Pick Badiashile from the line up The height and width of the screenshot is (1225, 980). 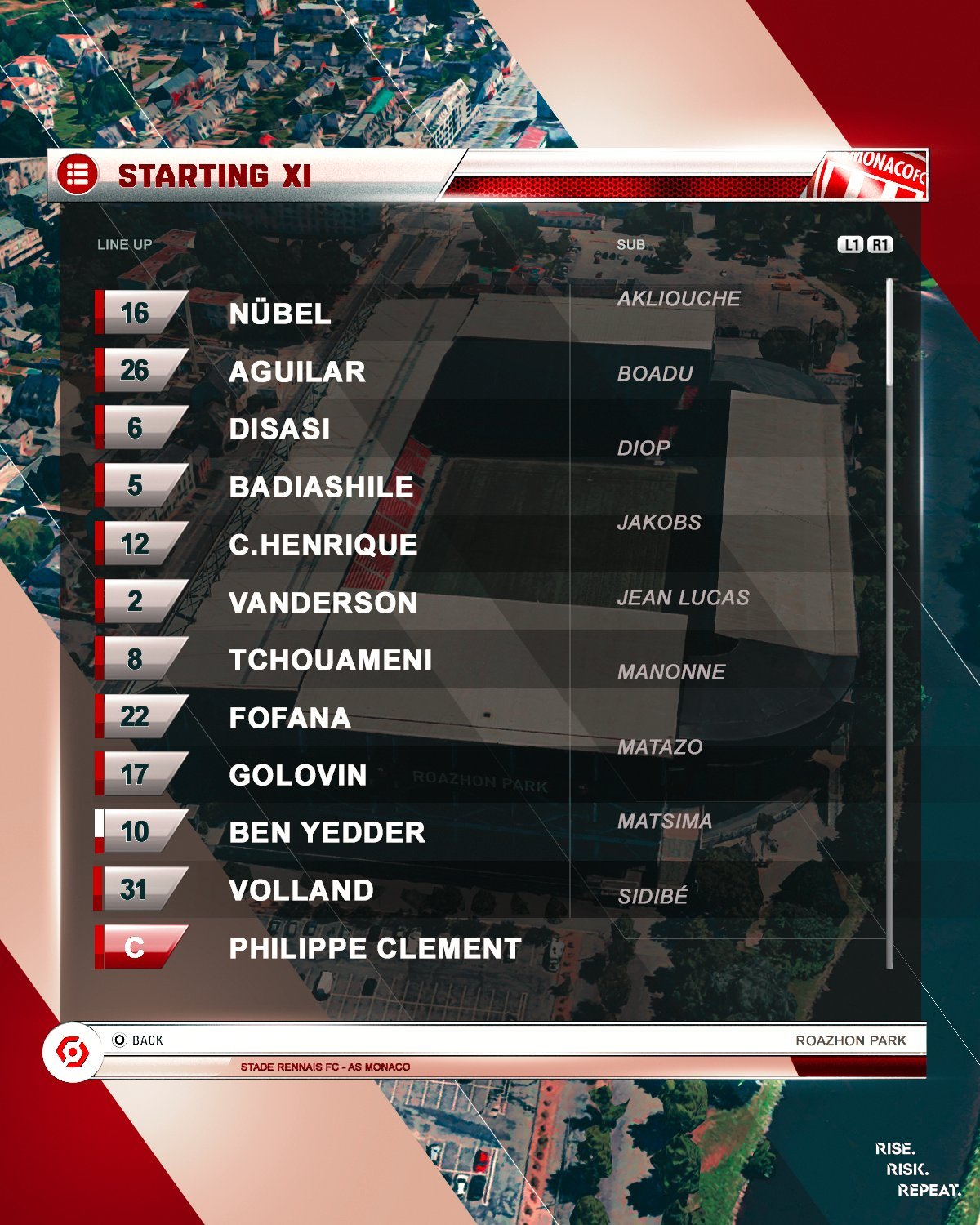320,487
